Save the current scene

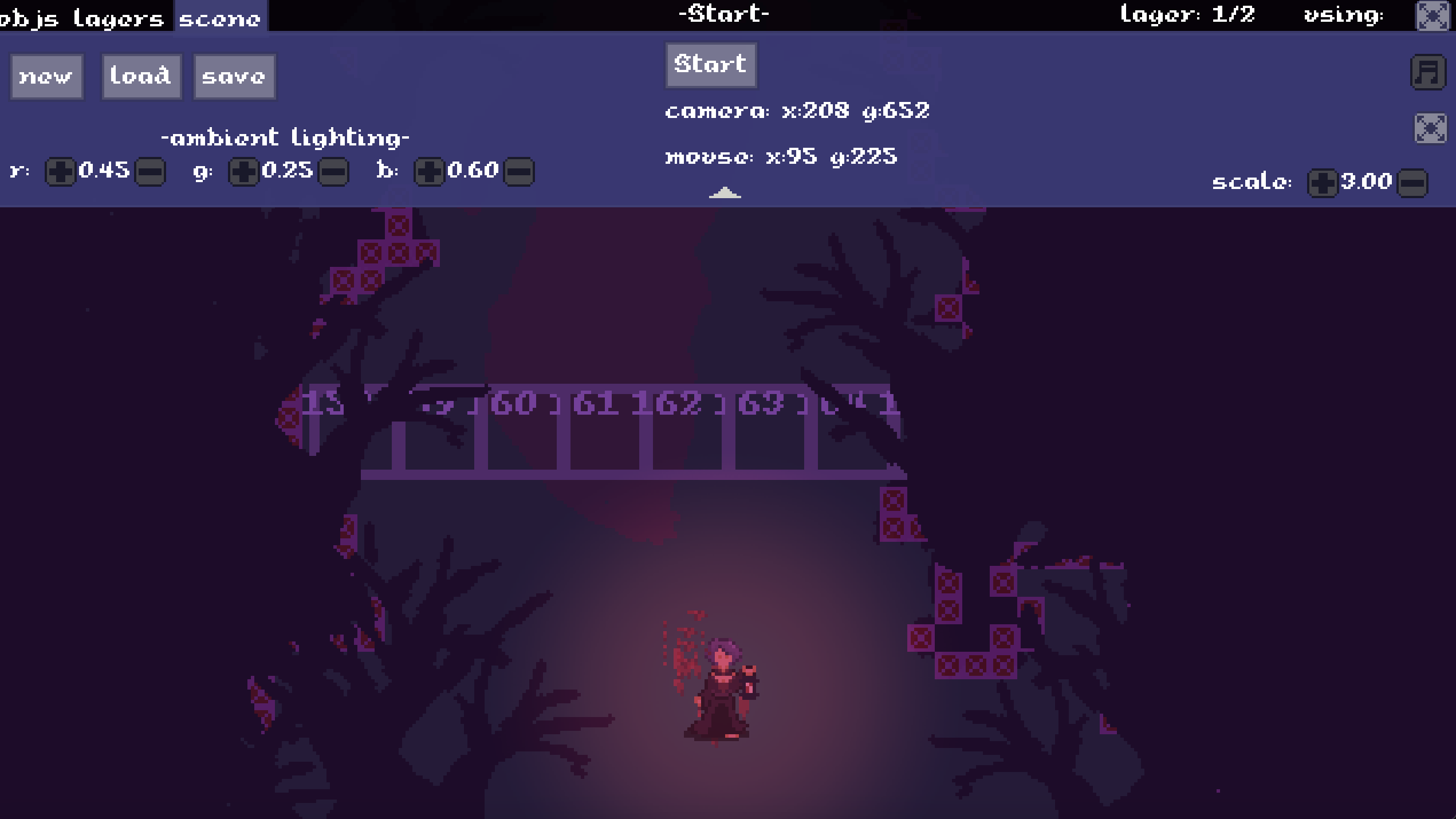(x=234, y=76)
